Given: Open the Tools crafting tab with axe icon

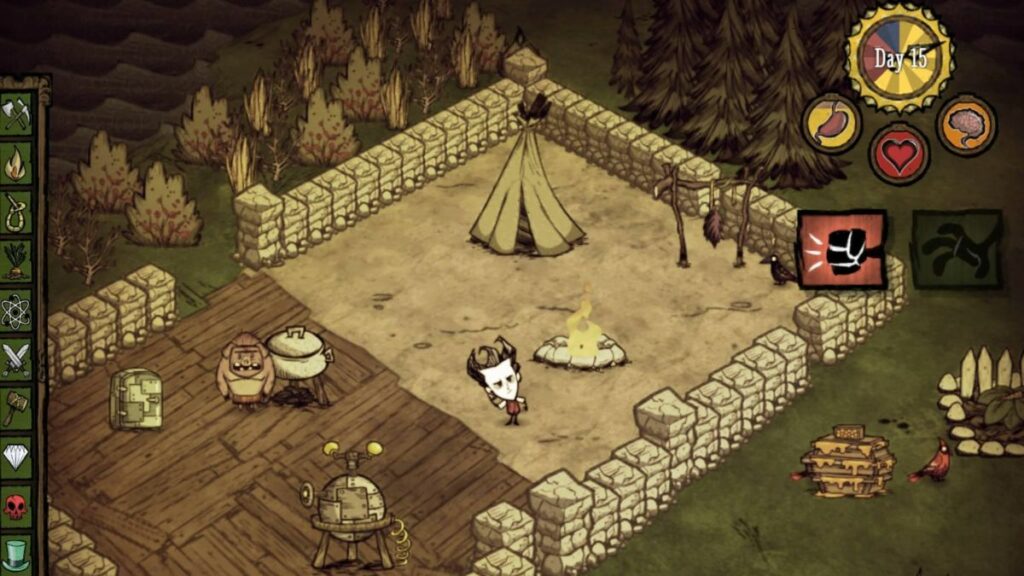Looking at the screenshot, I should tap(17, 112).
